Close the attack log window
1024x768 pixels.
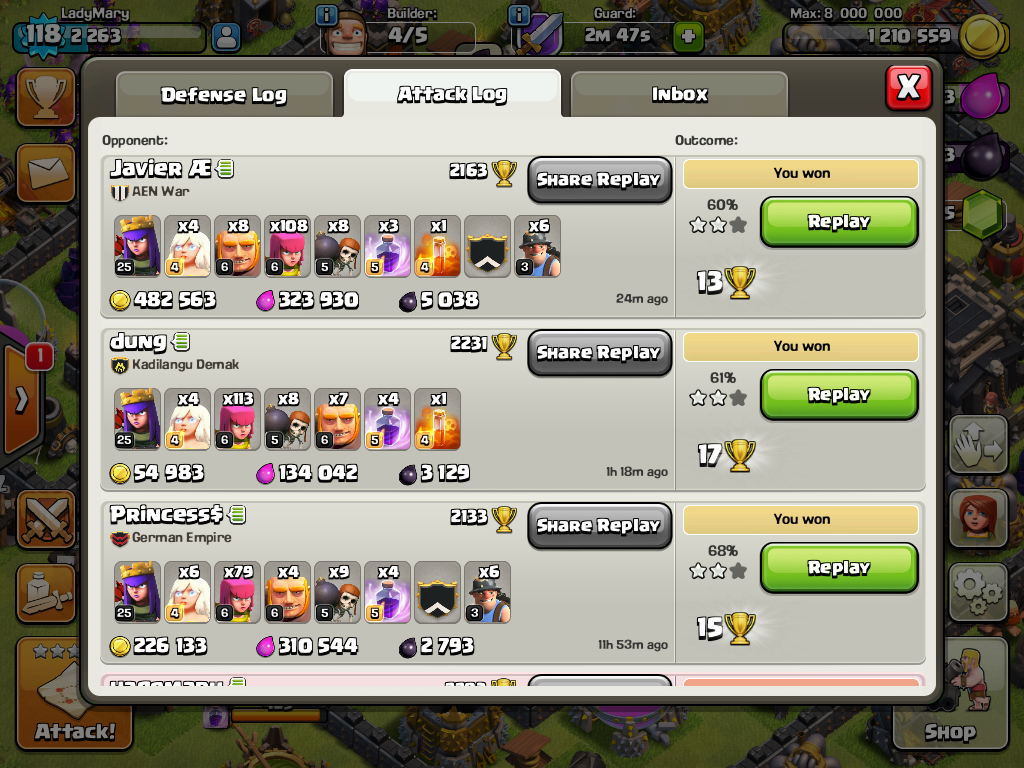pos(908,88)
